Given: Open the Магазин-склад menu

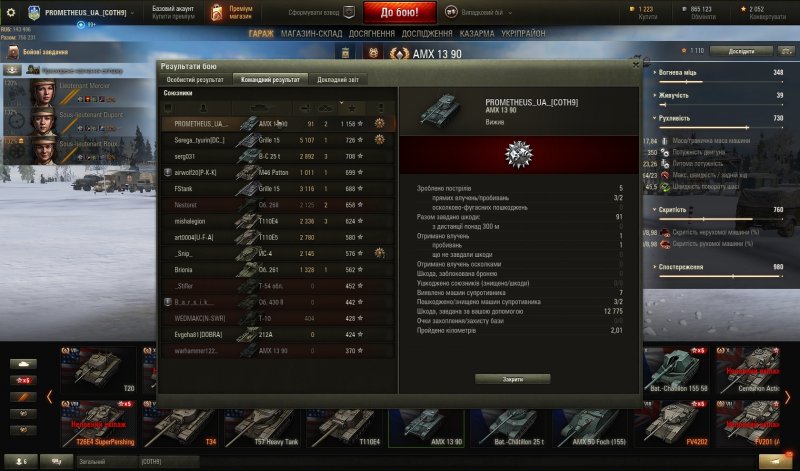Looking at the screenshot, I should (x=313, y=33).
